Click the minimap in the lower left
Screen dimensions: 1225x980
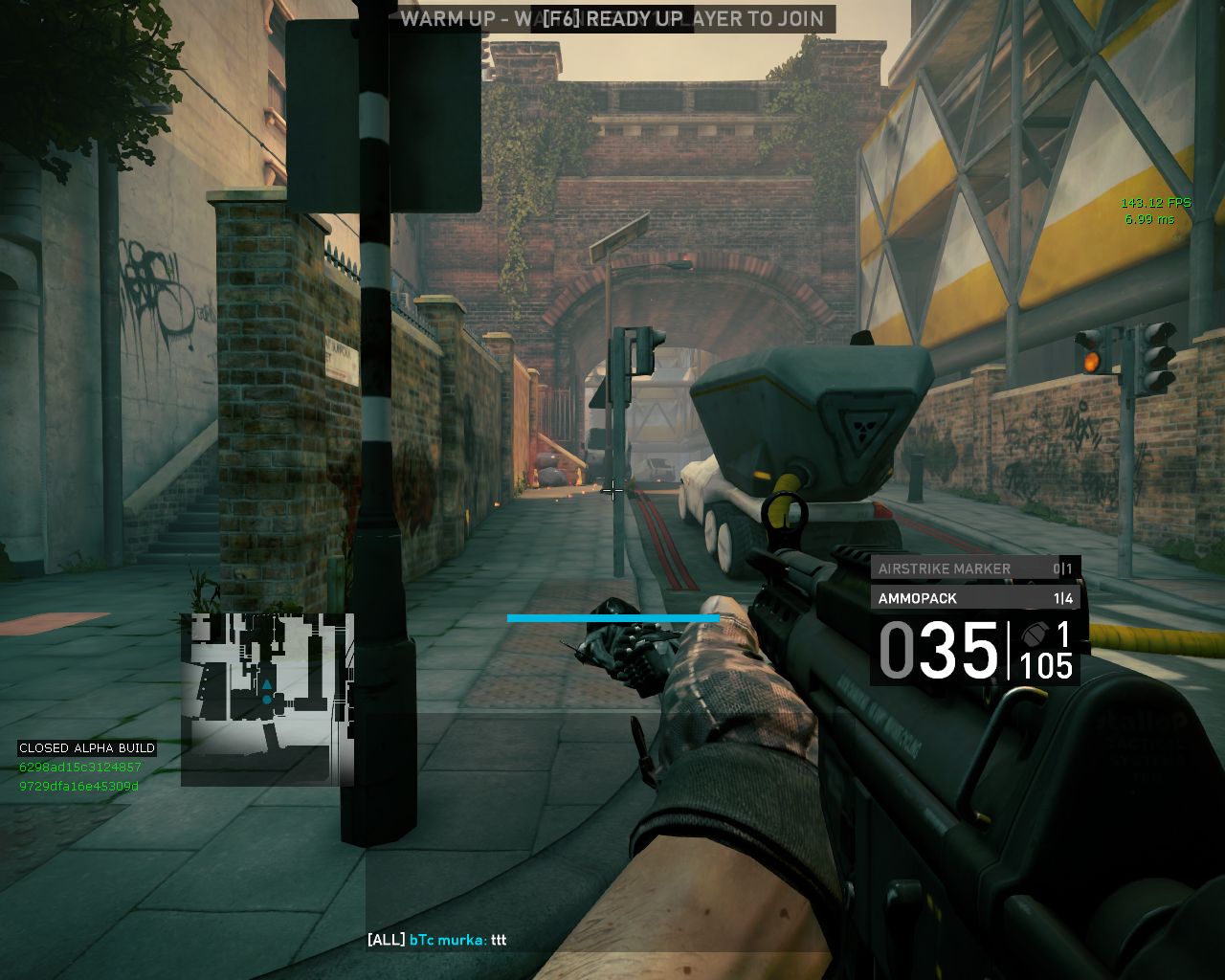pos(267,699)
